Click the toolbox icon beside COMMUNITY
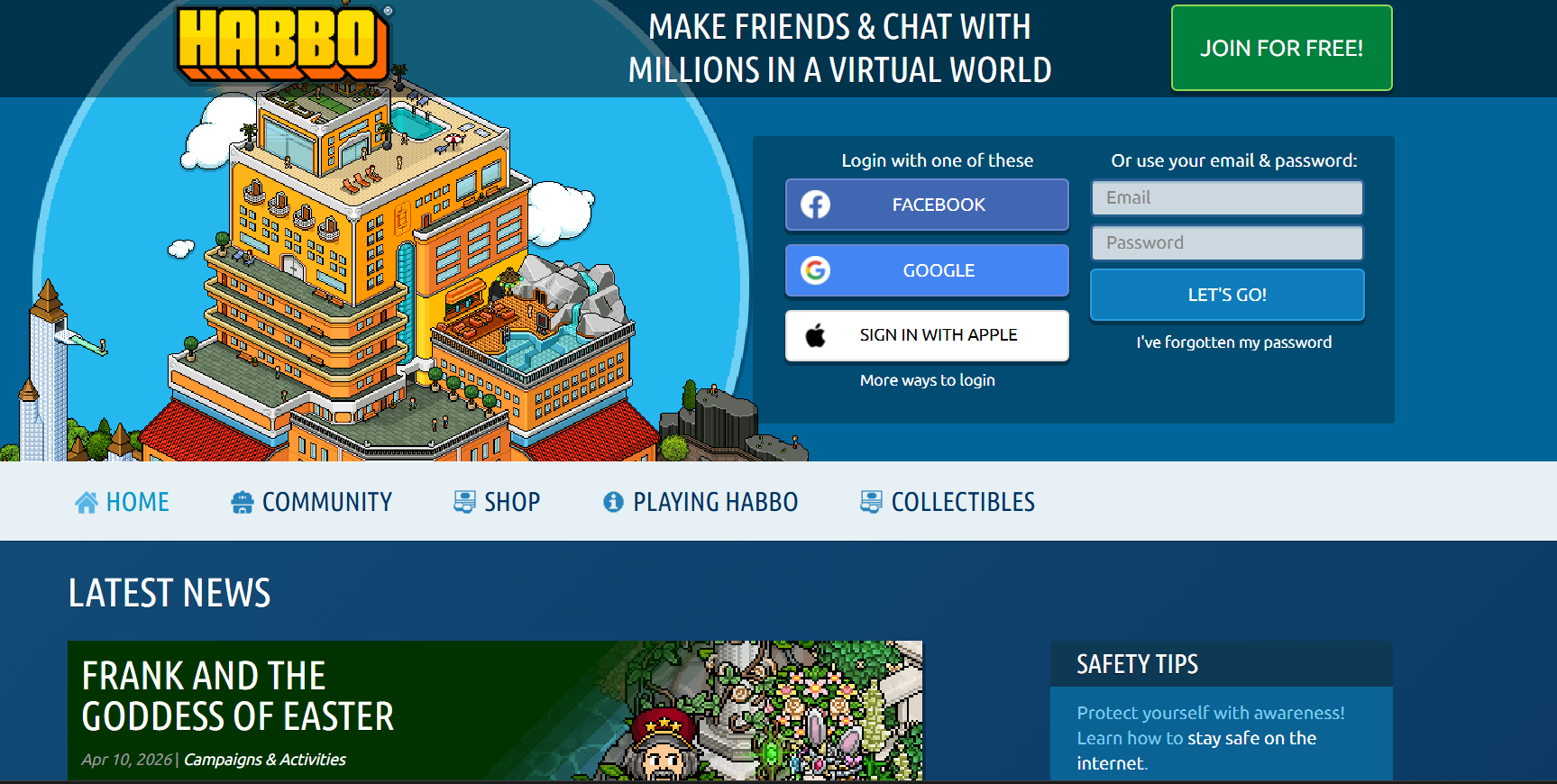The image size is (1557, 784). 241,501
